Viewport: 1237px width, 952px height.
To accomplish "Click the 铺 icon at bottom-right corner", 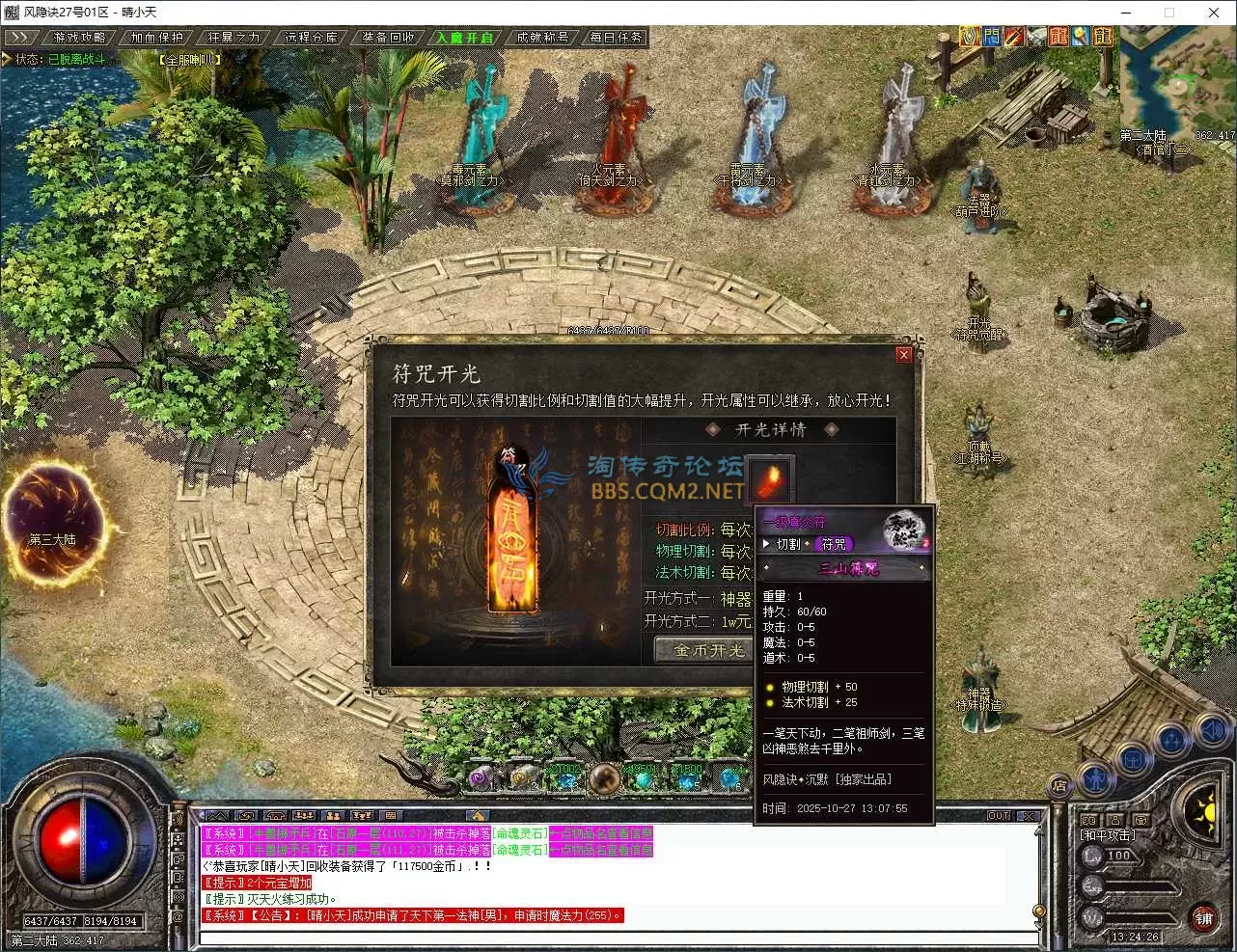I will click(1205, 918).
